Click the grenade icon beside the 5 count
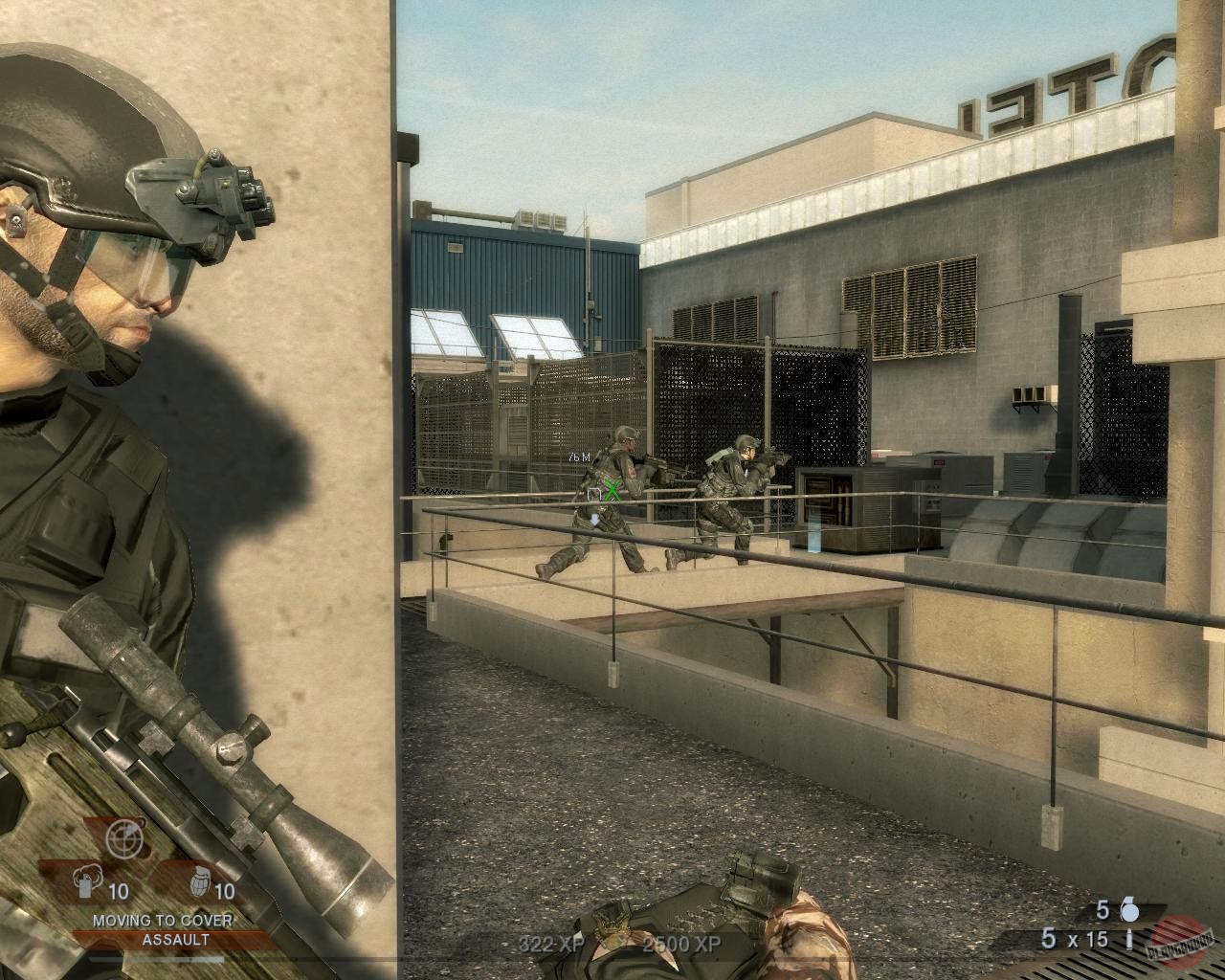Viewport: 1225px width, 980px height. pyautogui.click(x=1130, y=910)
